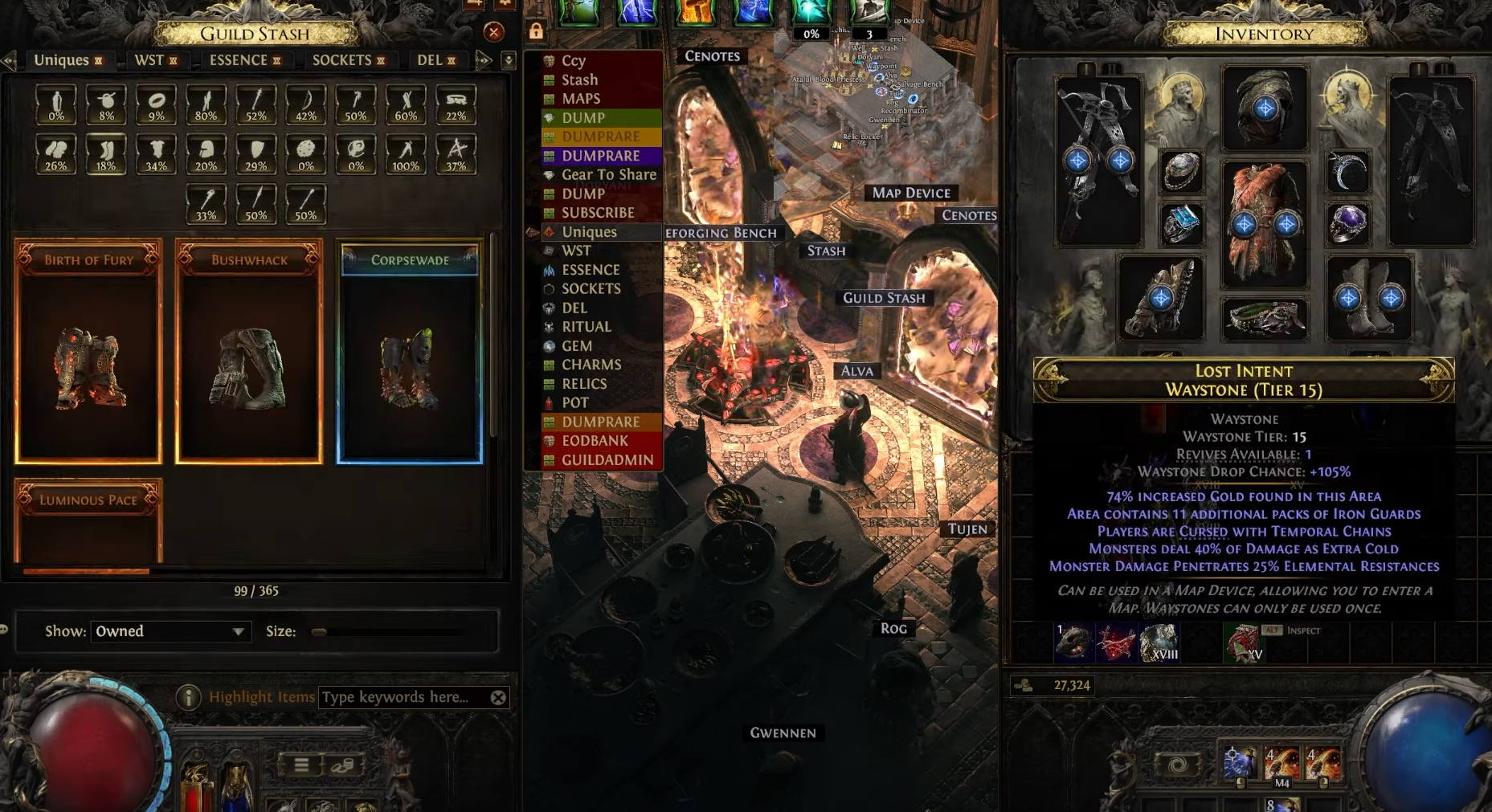Viewport: 1492px width, 812px height.
Task: Choose MAPS from the stash tab list
Action: click(x=581, y=99)
